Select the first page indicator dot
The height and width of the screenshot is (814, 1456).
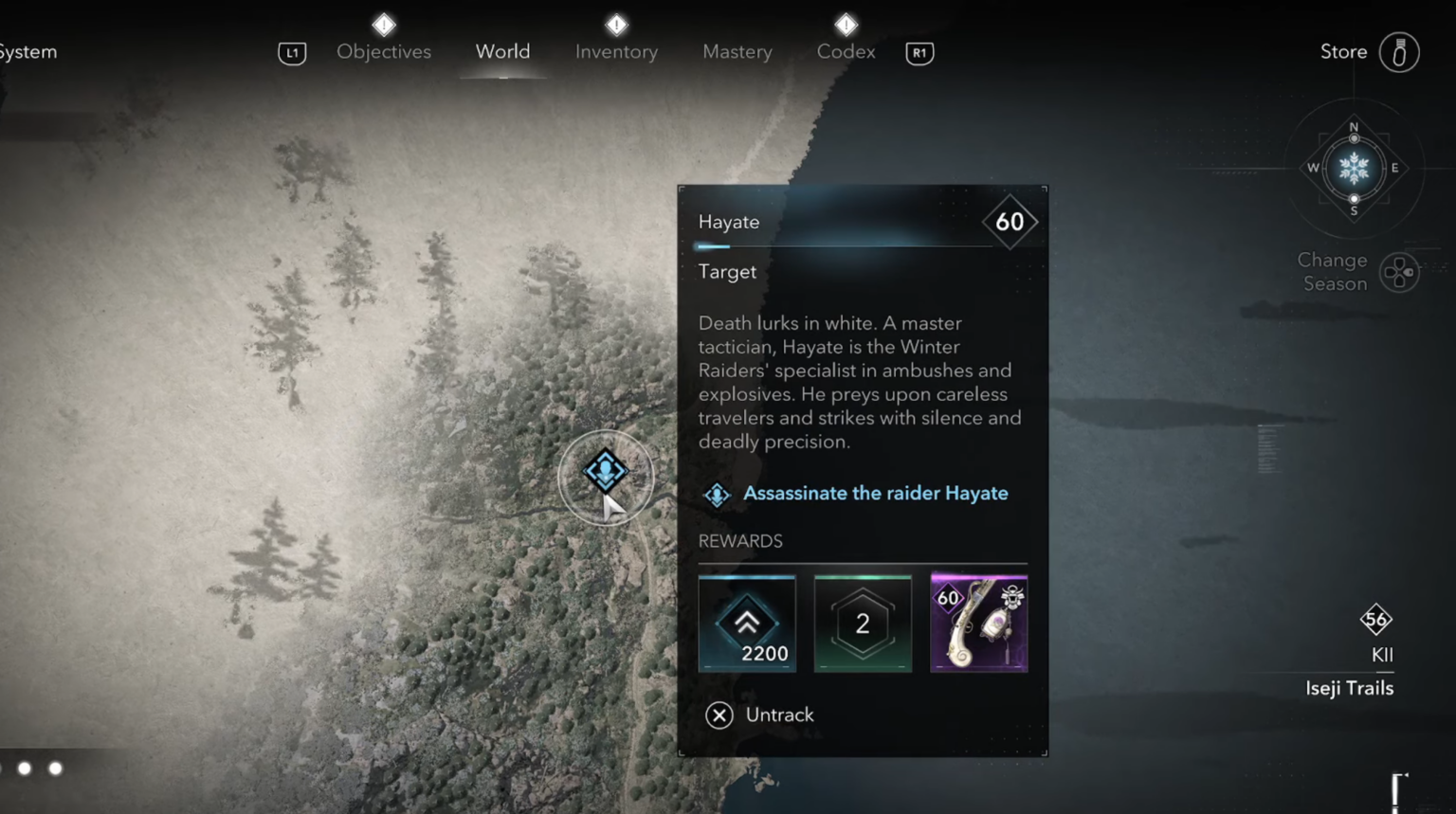coord(26,769)
